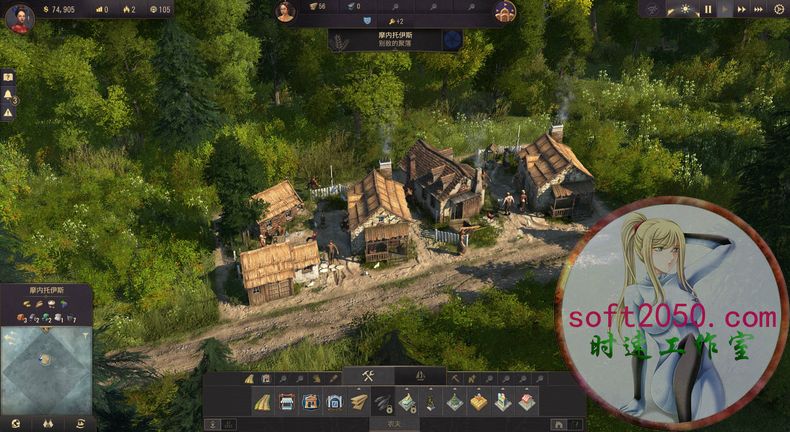Toggle the sun day-night cycle icon
The width and height of the screenshot is (790, 432).
(x=685, y=9)
